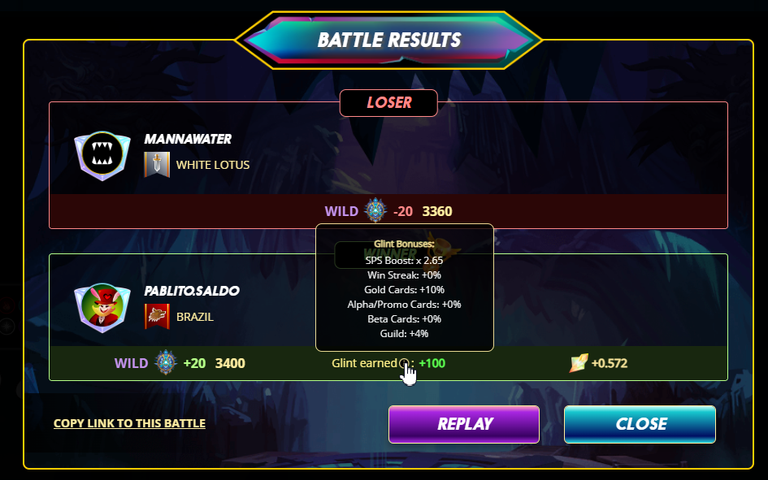
Task: Click the MANNAWATER player name
Action: 188,139
